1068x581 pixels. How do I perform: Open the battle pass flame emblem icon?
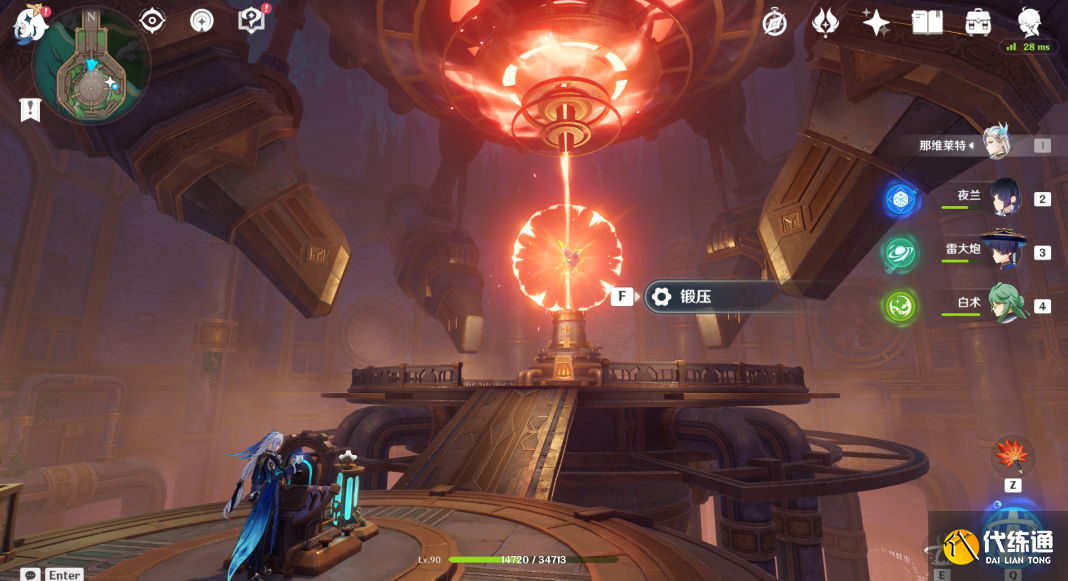pyautogui.click(x=825, y=23)
